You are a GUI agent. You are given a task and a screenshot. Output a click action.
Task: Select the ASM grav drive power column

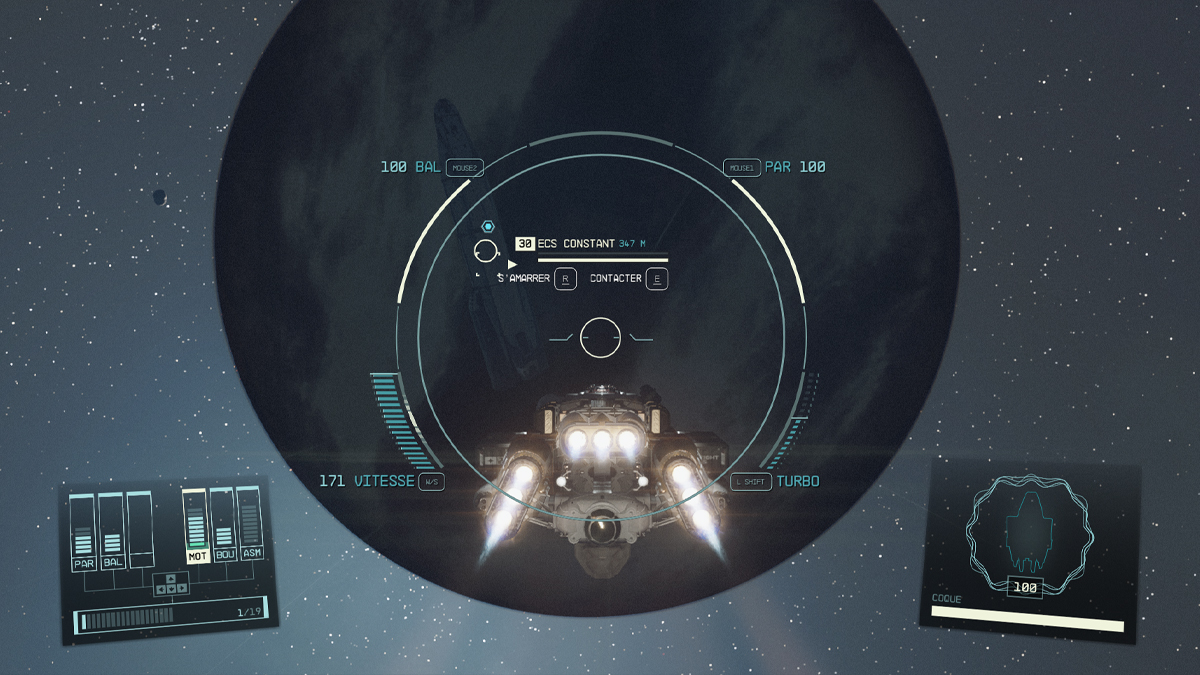pyautogui.click(x=250, y=522)
